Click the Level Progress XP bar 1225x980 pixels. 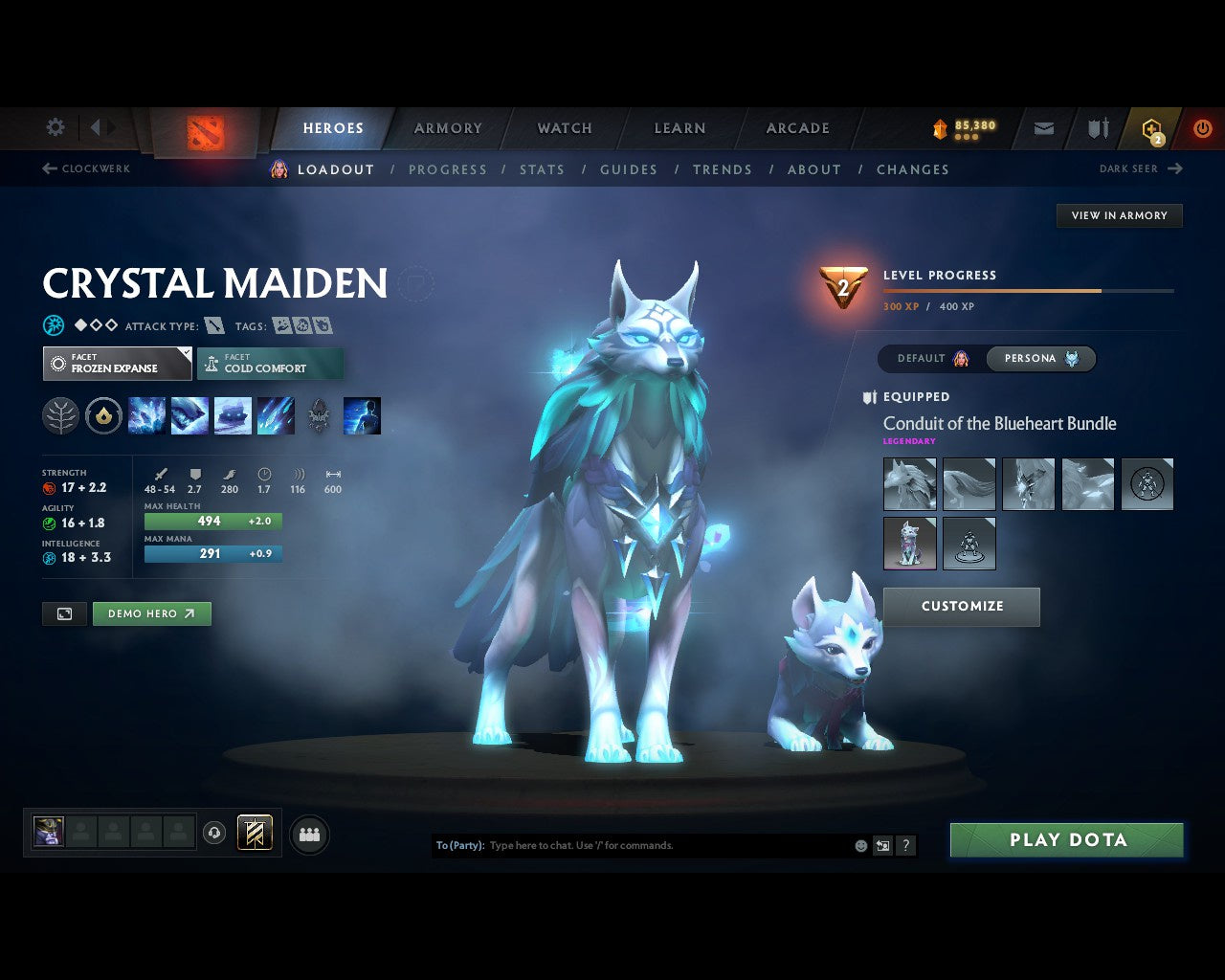click(1029, 291)
